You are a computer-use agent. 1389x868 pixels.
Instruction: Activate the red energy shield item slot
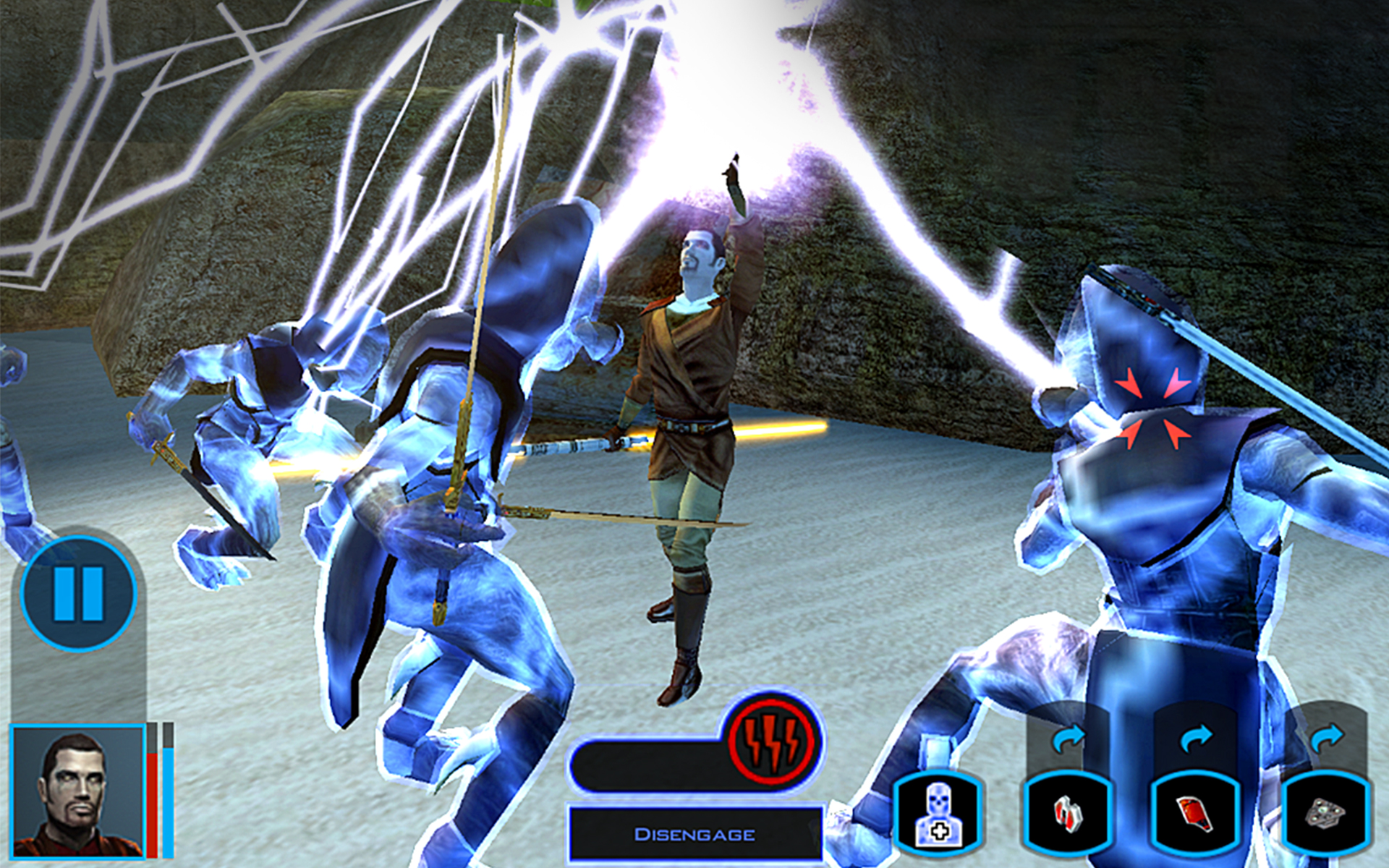(1196, 814)
